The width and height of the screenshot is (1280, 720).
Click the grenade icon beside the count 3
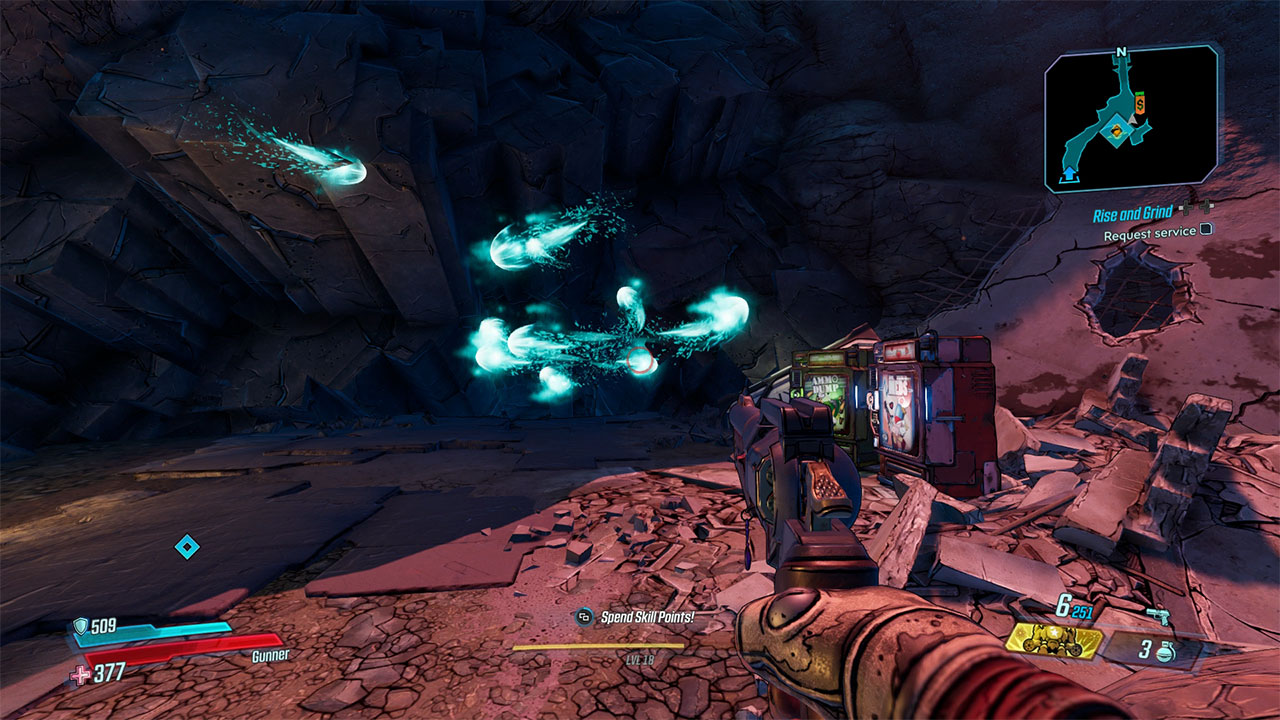pyautogui.click(x=1164, y=651)
